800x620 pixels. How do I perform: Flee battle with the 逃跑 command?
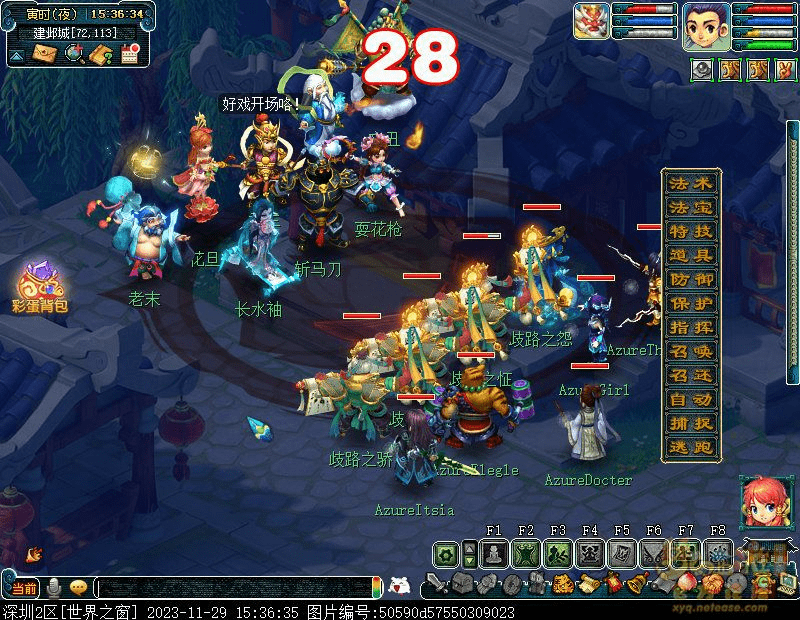pyautogui.click(x=691, y=447)
